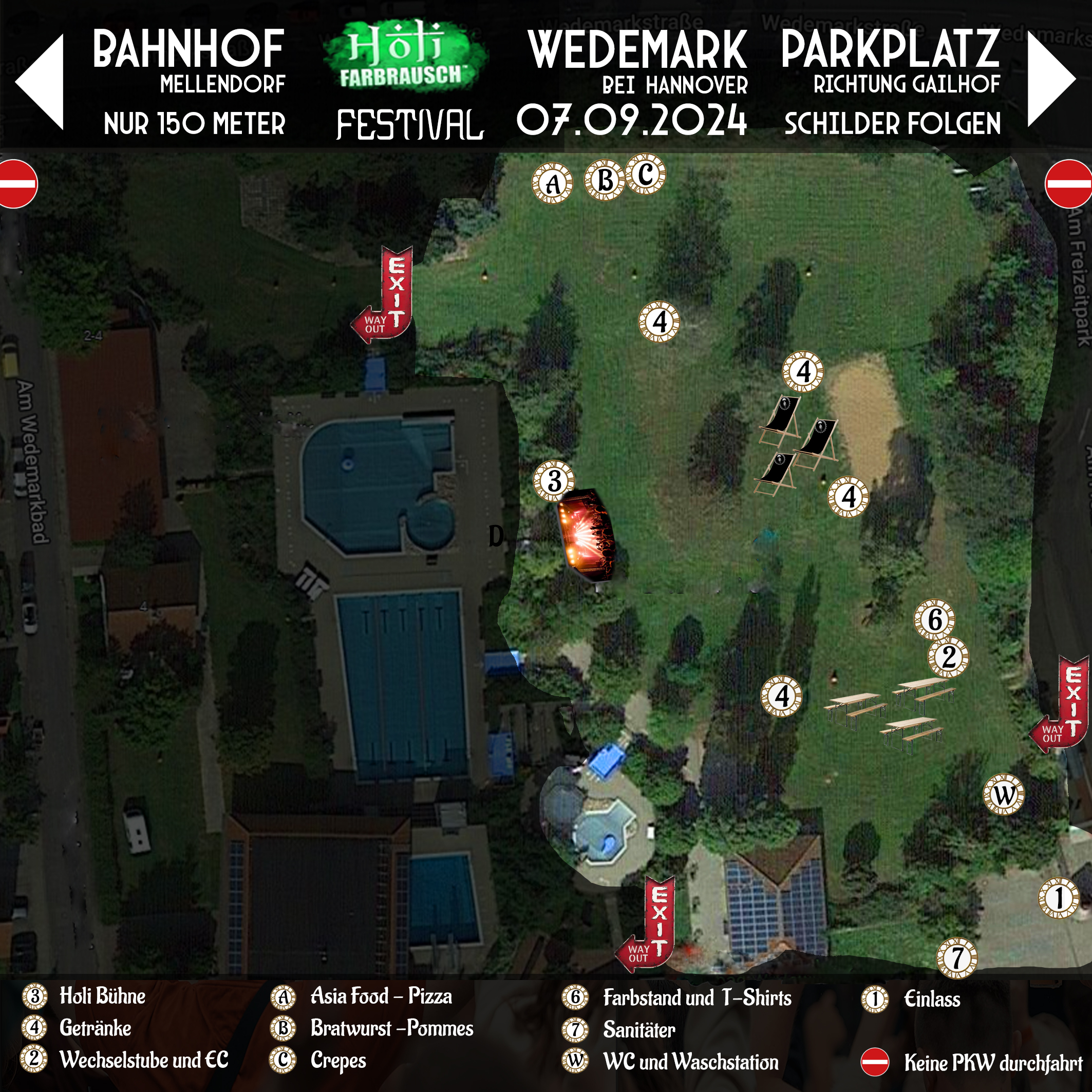This screenshot has height=1092, width=1092.
Task: Click map marker 6 on the field
Action: tap(935, 619)
